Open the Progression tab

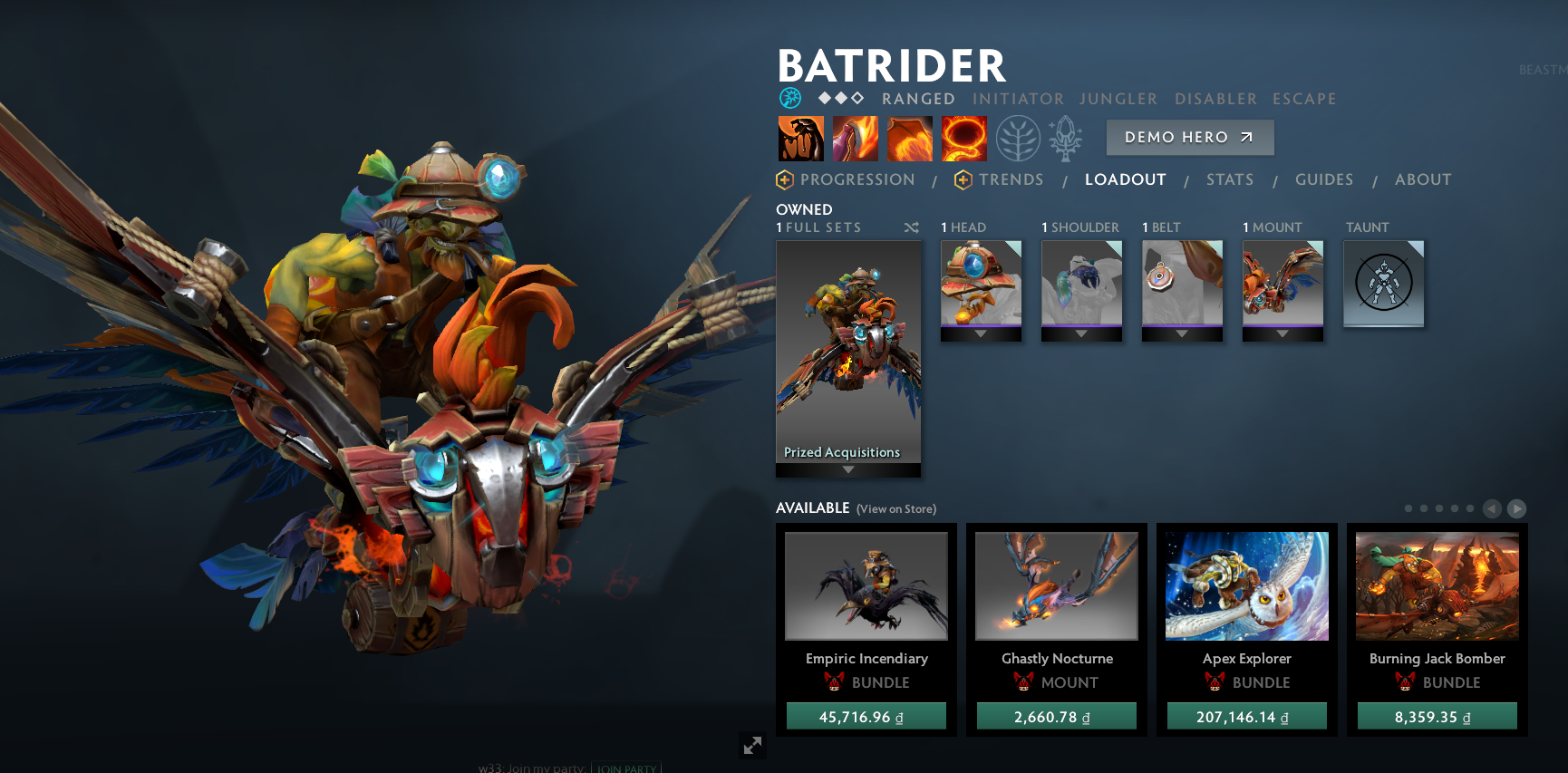857,179
